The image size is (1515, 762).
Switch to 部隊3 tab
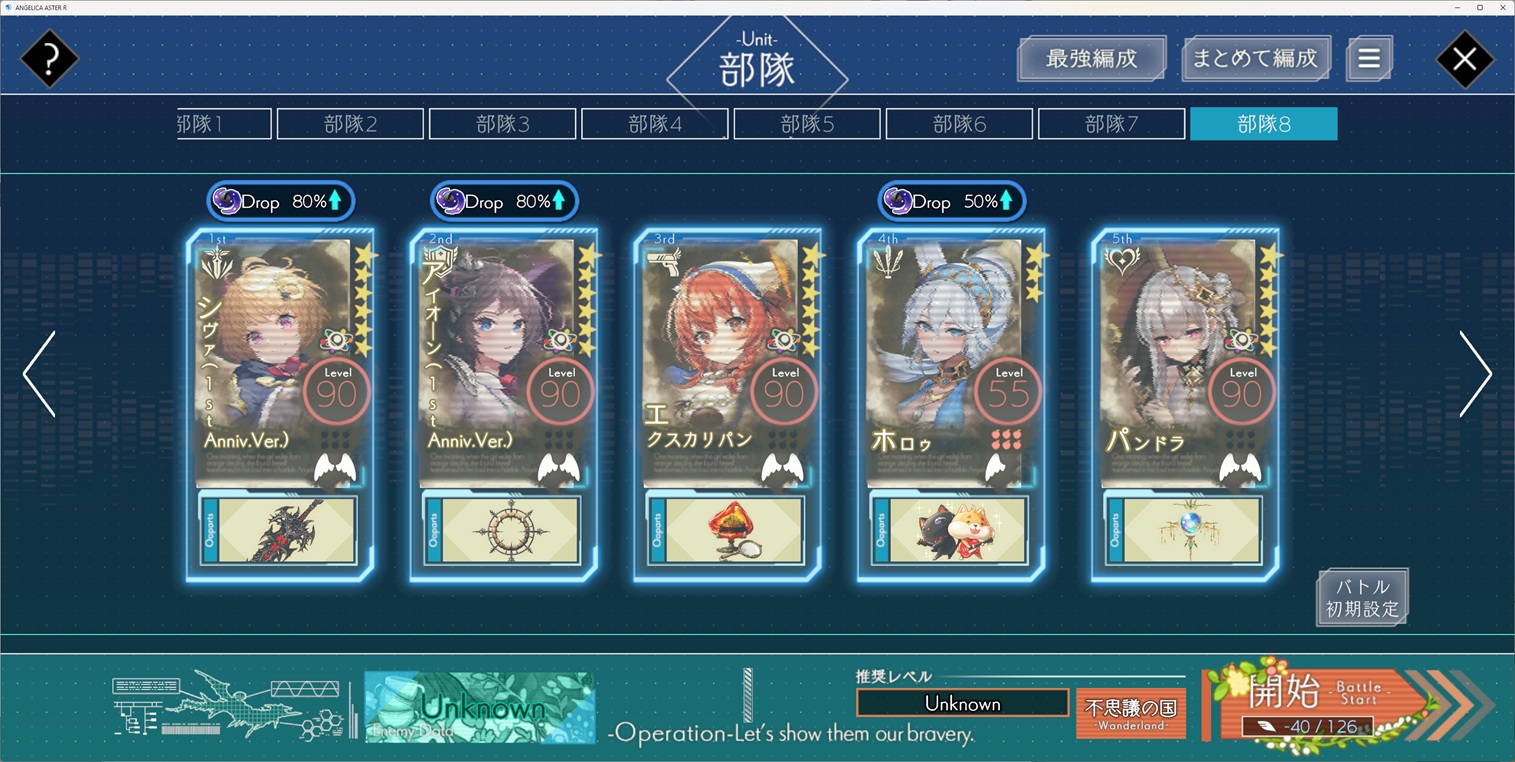click(502, 124)
